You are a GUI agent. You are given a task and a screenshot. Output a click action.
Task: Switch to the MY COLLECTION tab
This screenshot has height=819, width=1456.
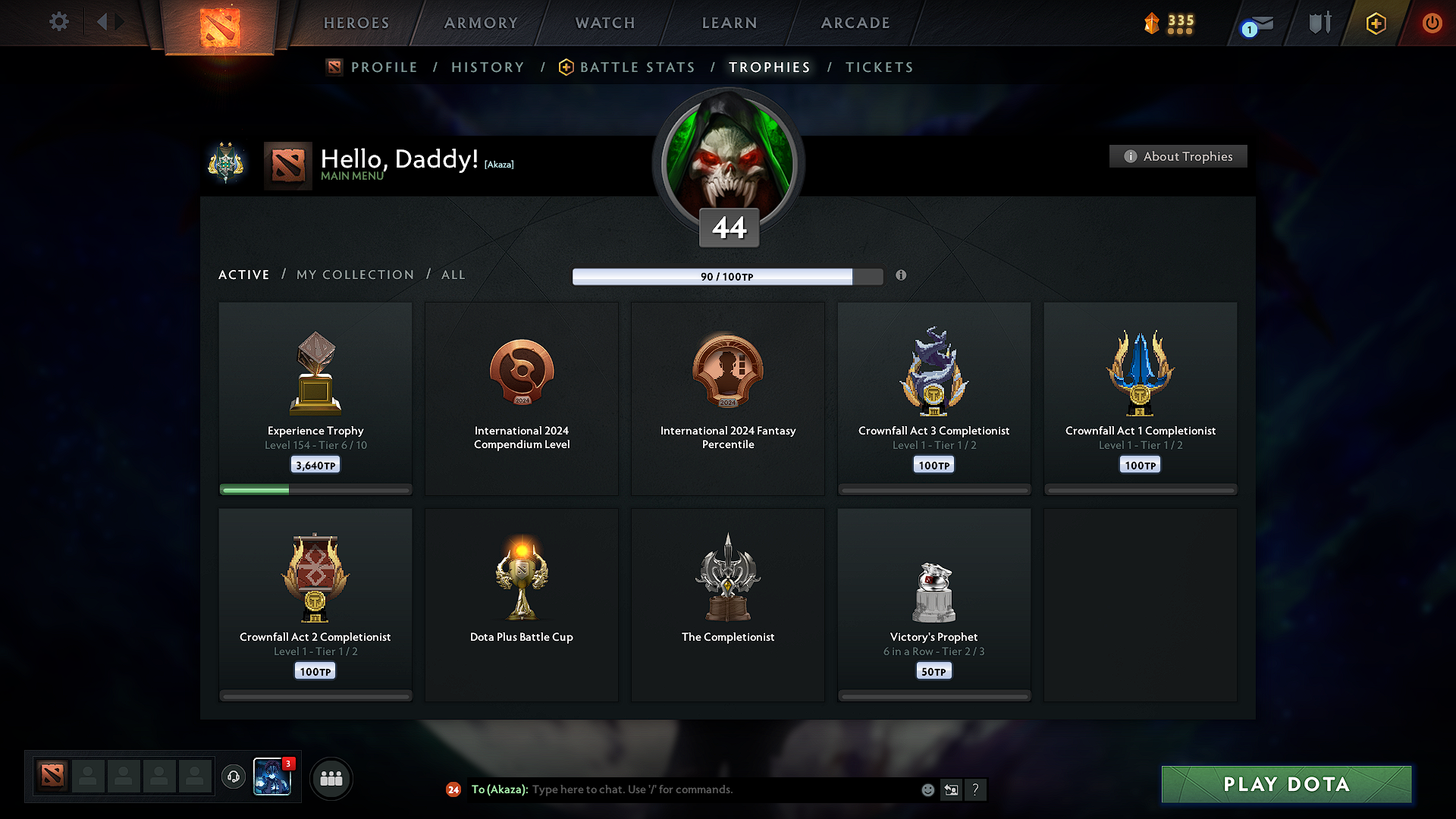[354, 275]
